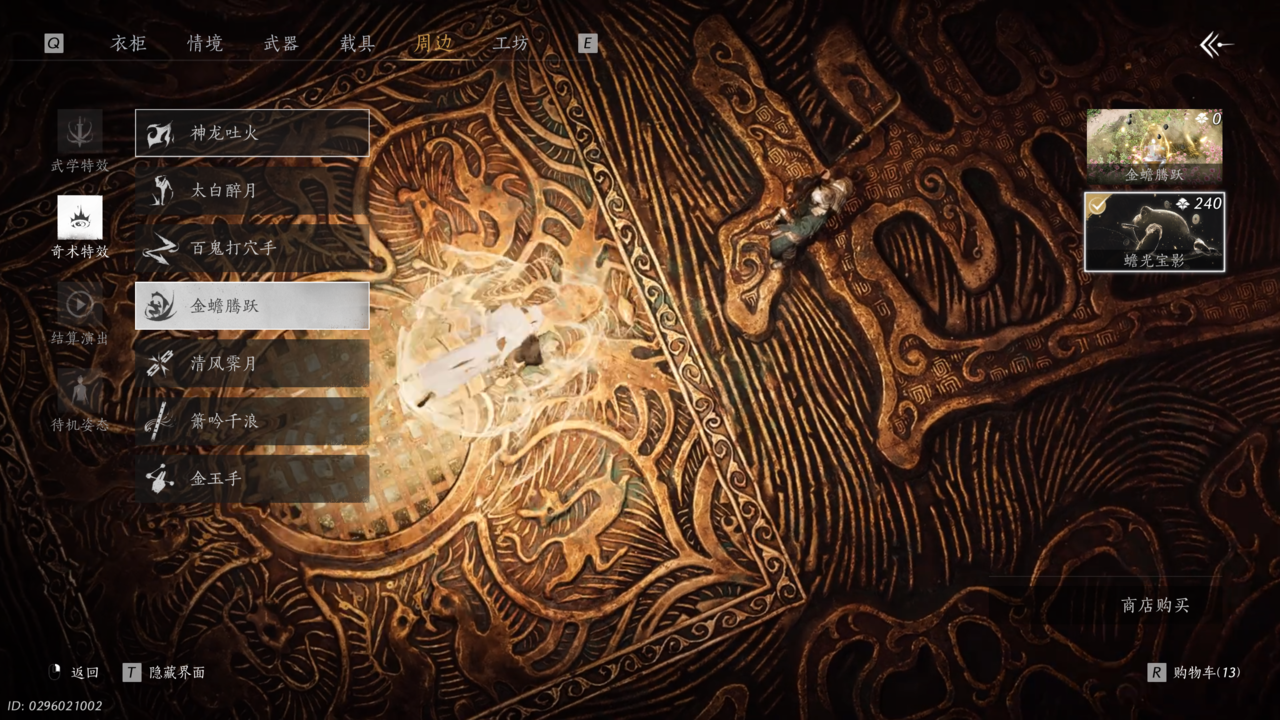
Task: Open the 情境 tab
Action: pos(205,43)
